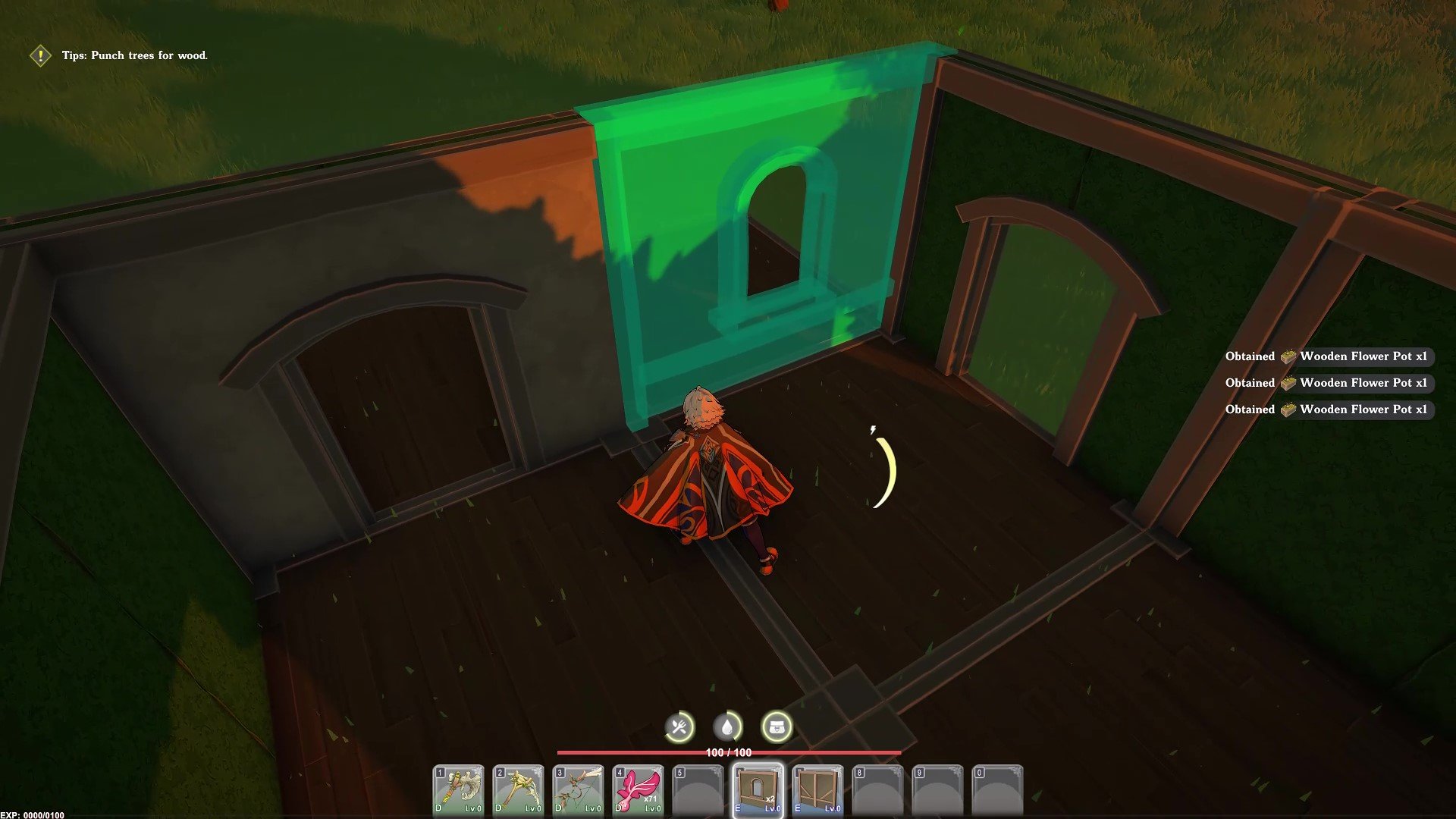Click the bottom Obtained Wooden Flower Pot entry

tap(1327, 409)
